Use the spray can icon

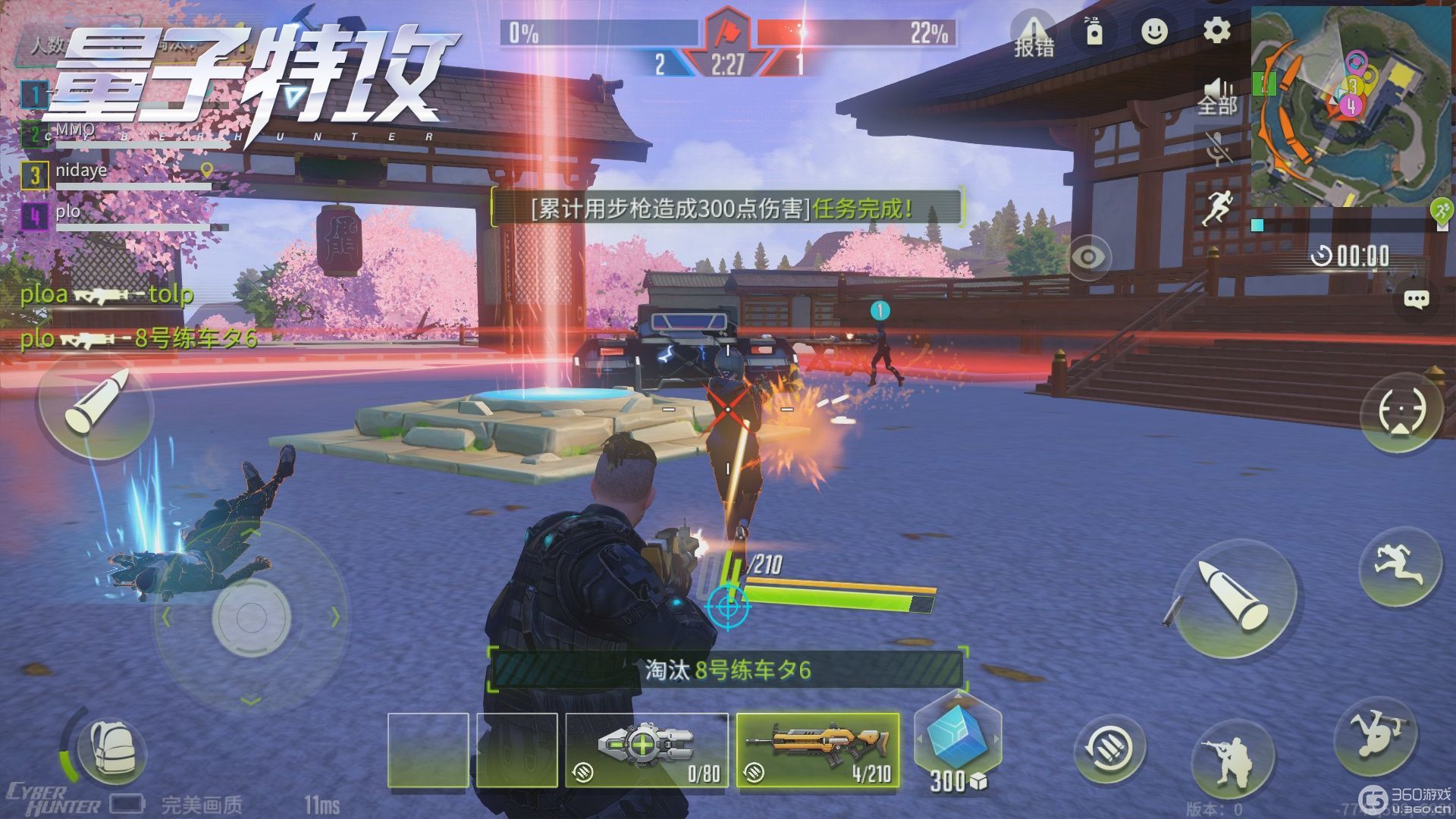click(1094, 31)
